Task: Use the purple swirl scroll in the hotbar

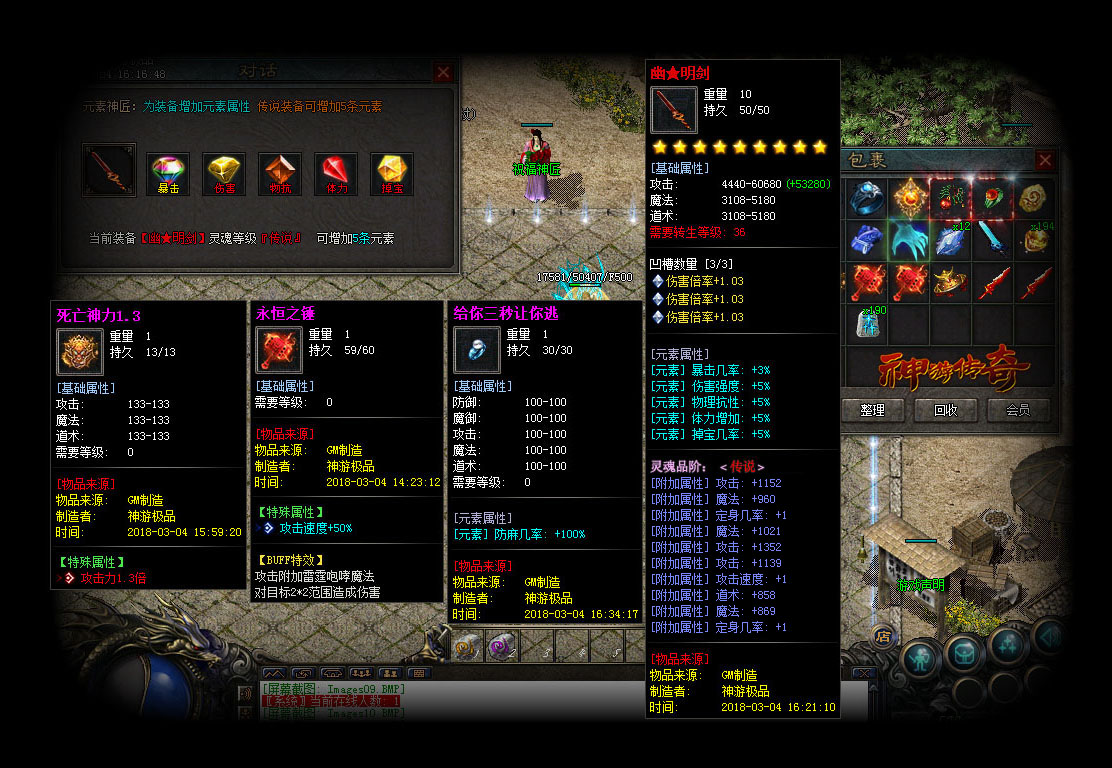Action: click(502, 647)
